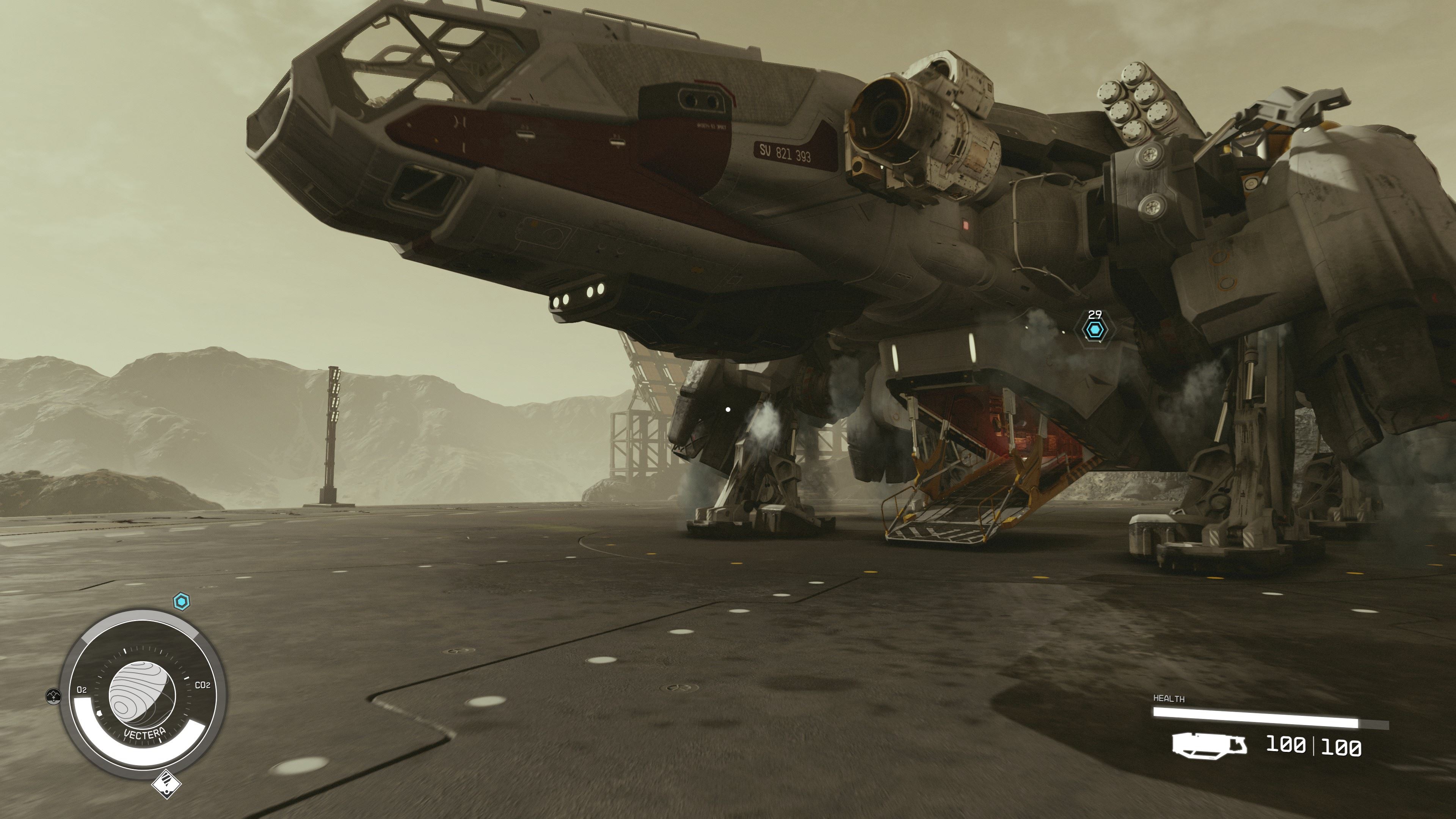The height and width of the screenshot is (819, 1456).
Task: Select the blue hexagon marker above the compass
Action: point(181,602)
